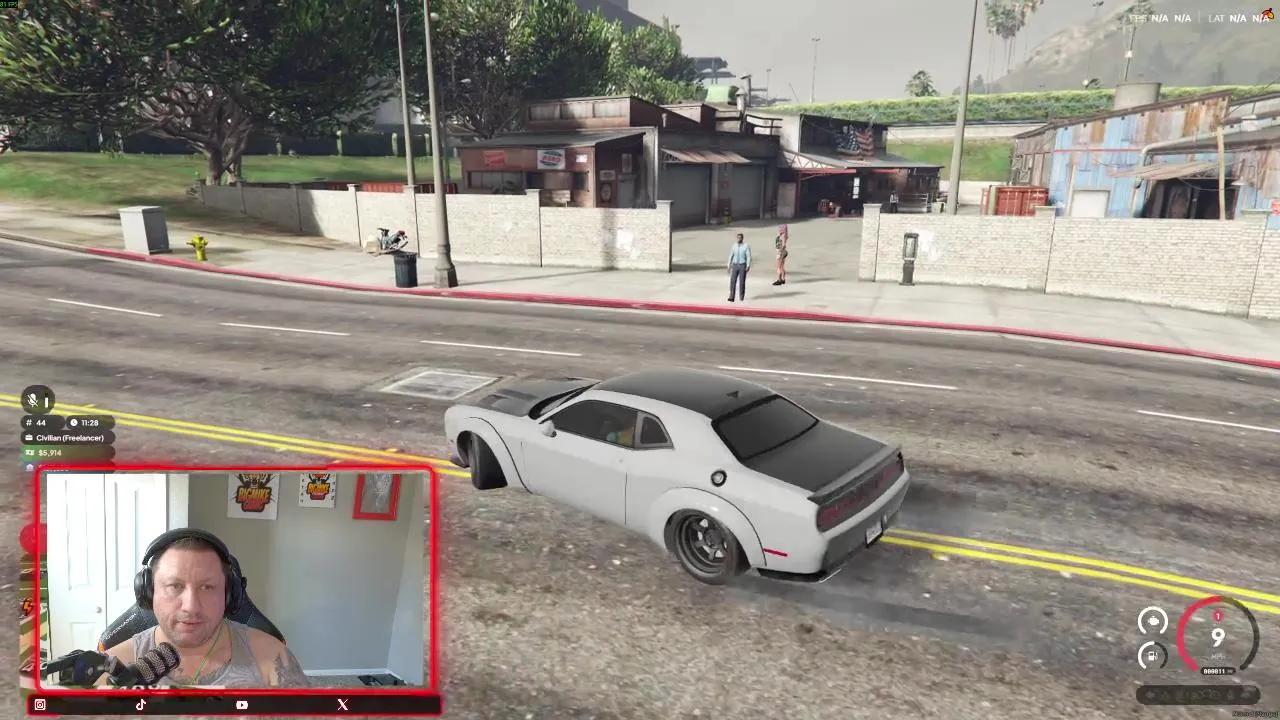Select the webcam overlay thumbnail
Viewport: 1280px width, 720px height.
pos(235,583)
